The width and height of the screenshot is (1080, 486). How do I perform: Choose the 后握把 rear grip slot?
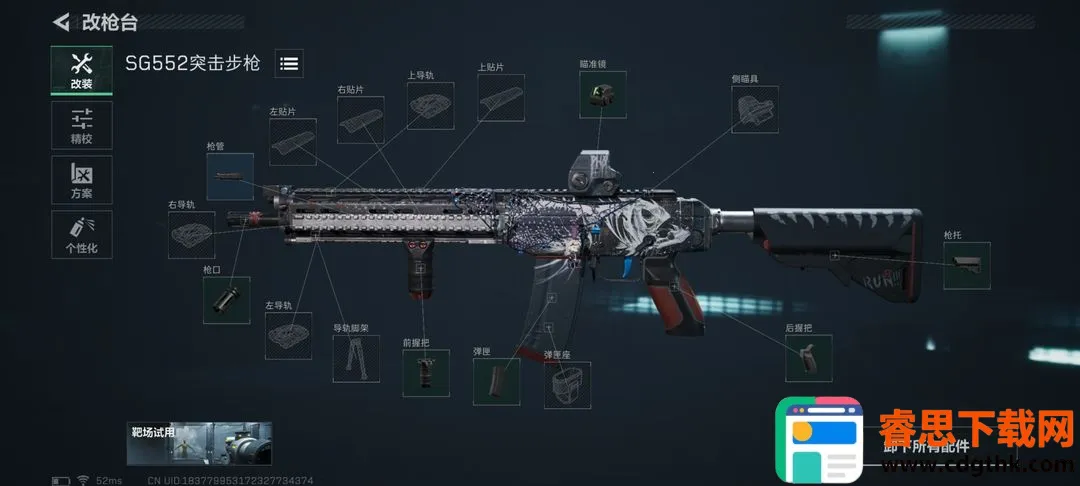pyautogui.click(x=809, y=358)
